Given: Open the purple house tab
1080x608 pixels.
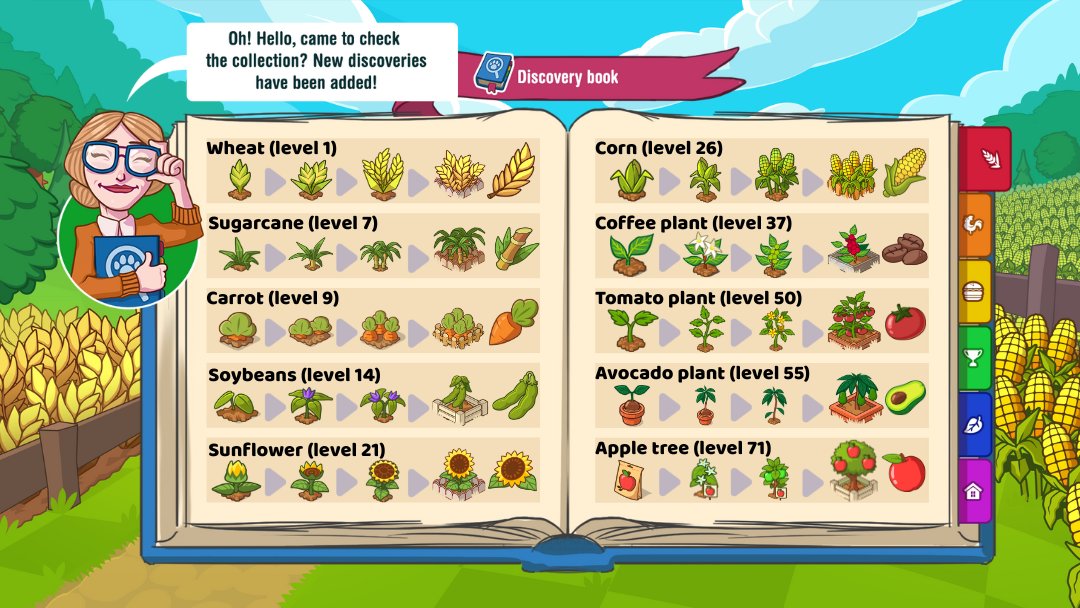Looking at the screenshot, I should [973, 491].
